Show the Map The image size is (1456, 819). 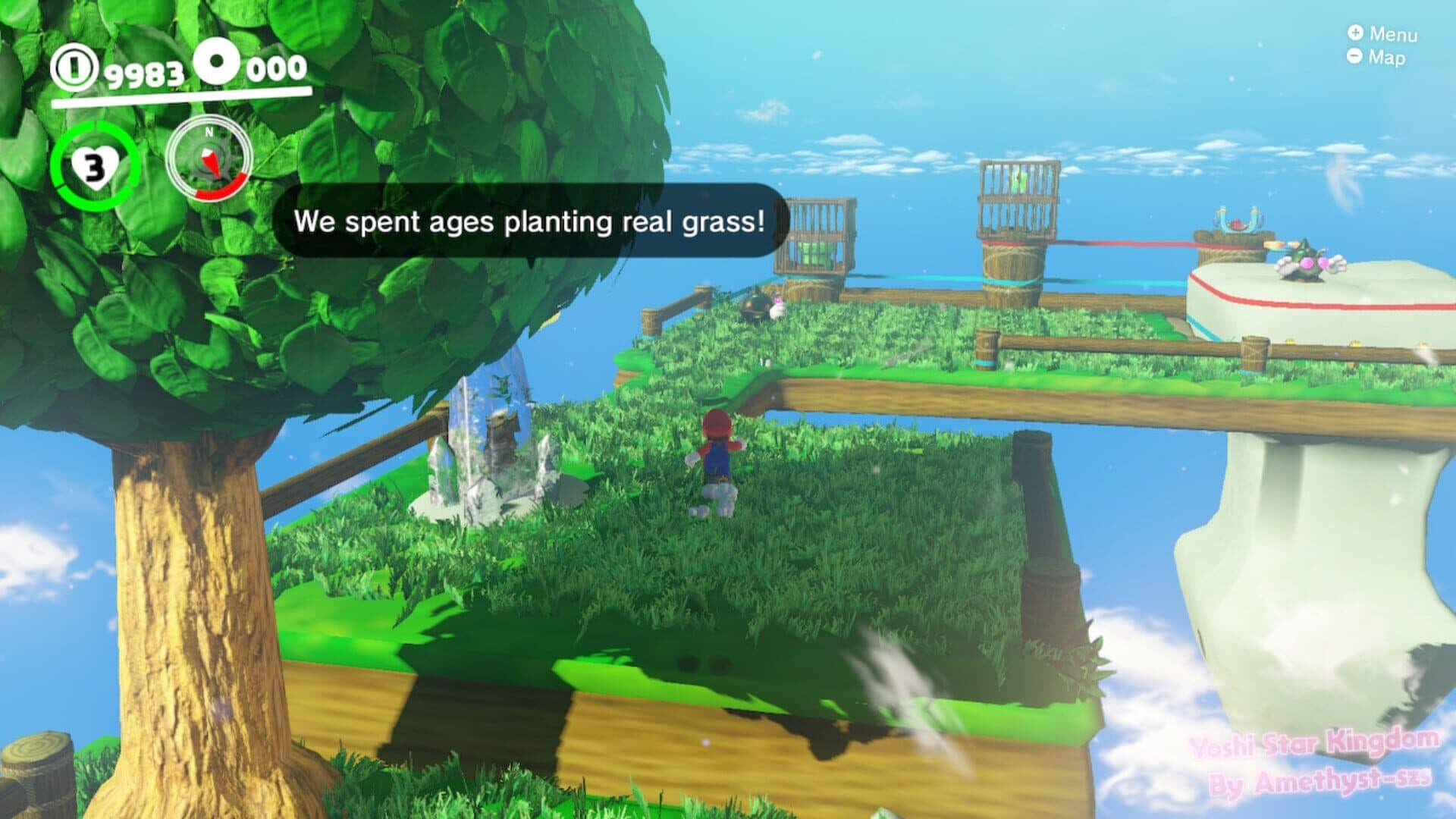coord(1376,57)
